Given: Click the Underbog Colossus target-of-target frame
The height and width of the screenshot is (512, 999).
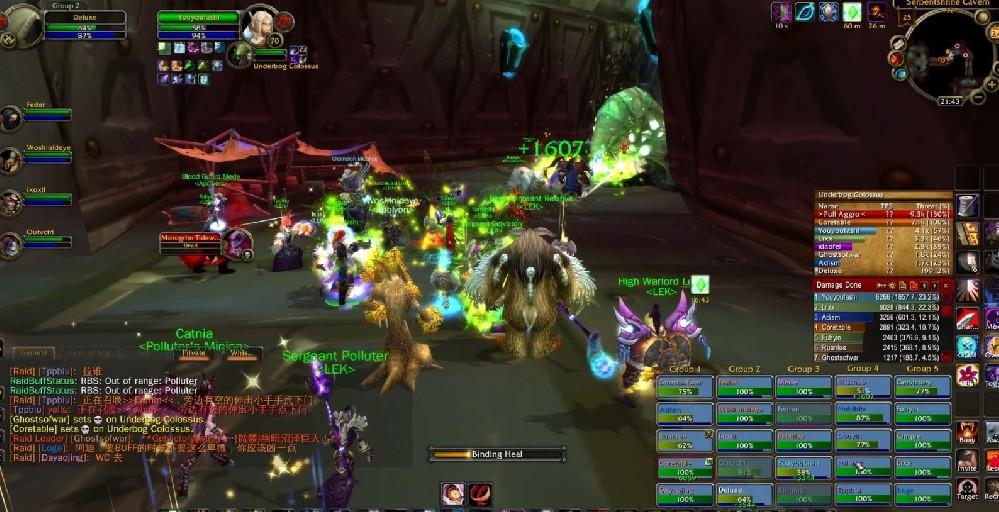Looking at the screenshot, I should tap(271, 58).
